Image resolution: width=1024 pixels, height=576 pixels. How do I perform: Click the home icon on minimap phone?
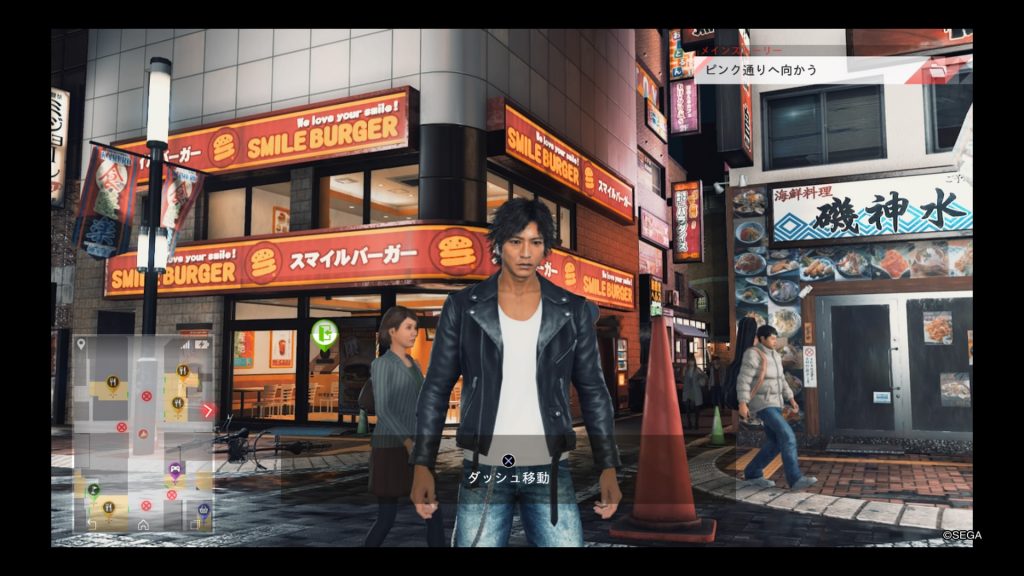point(143,524)
